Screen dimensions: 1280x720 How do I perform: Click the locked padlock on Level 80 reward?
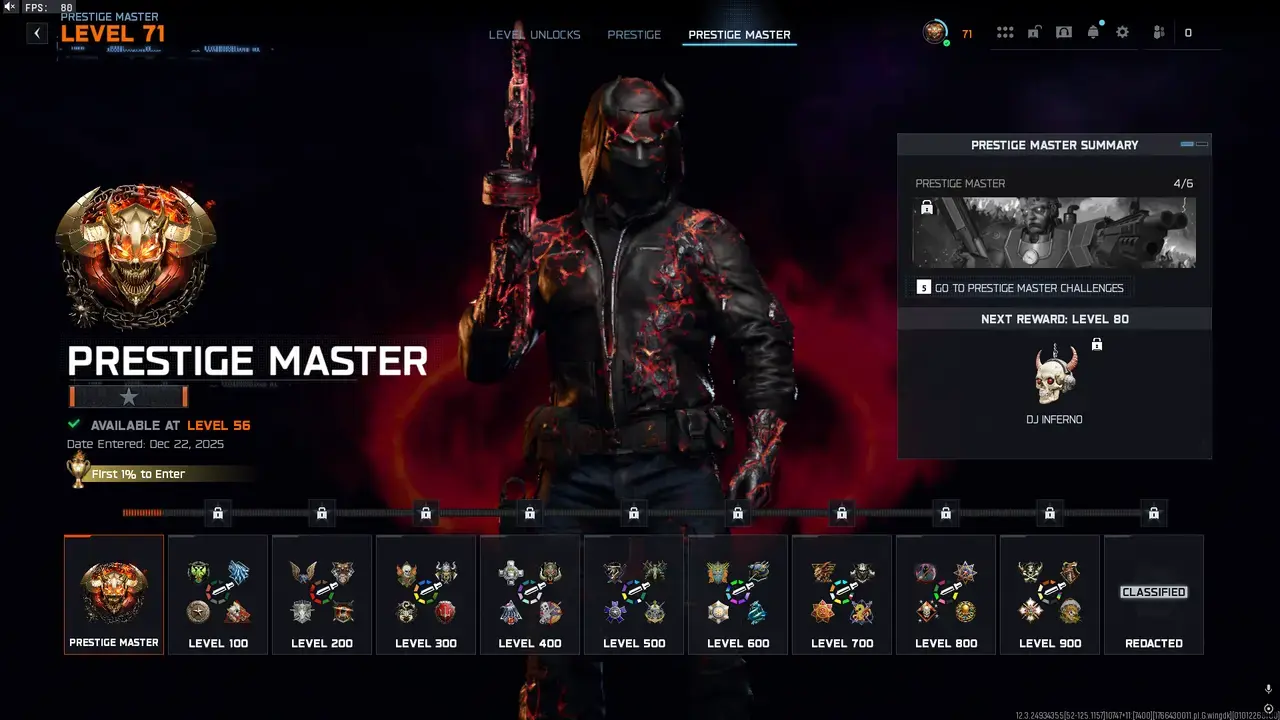[x=1097, y=343]
